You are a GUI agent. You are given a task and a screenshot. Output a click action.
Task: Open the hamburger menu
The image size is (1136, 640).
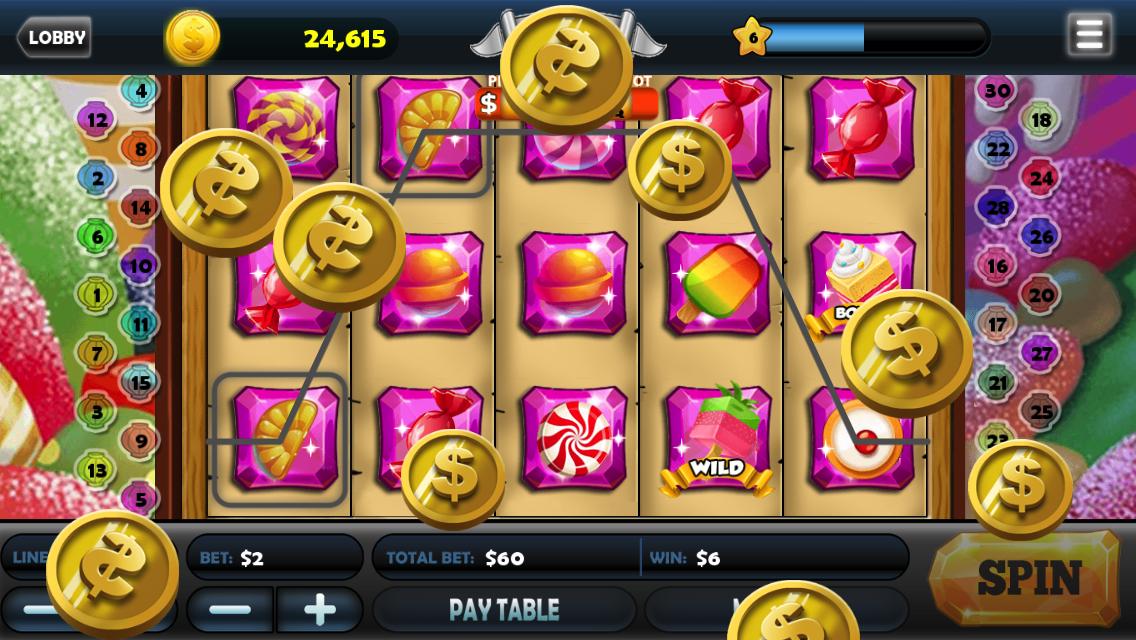point(1089,36)
